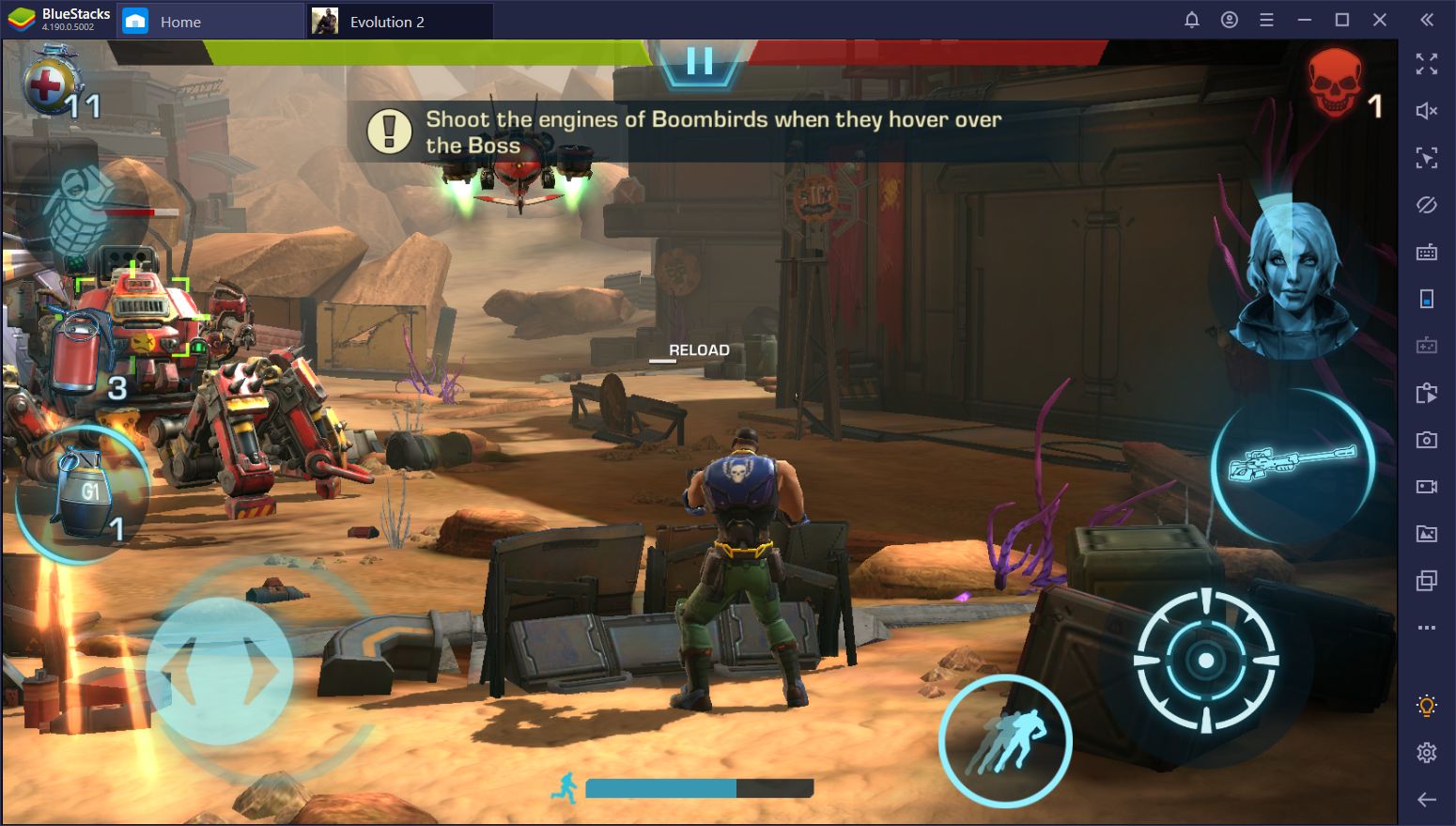This screenshot has width=1456, height=826.
Task: Pause the game
Action: 699,62
